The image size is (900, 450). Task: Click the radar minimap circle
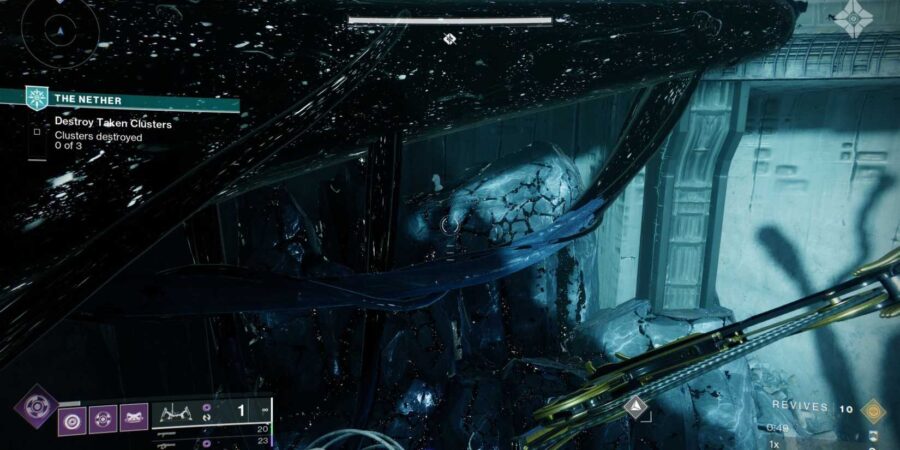(59, 33)
